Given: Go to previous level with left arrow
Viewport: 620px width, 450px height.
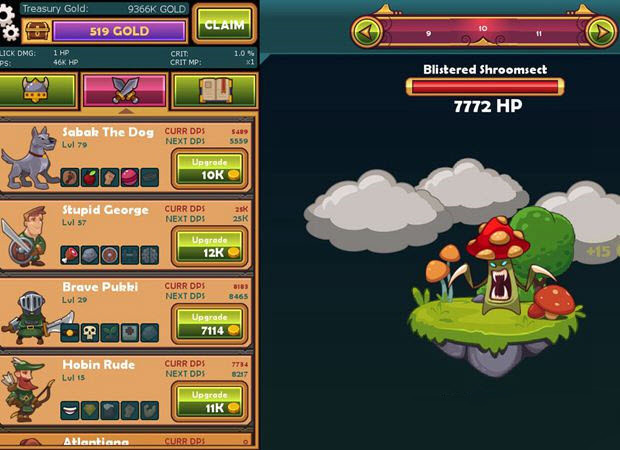Looking at the screenshot, I should coord(366,32).
